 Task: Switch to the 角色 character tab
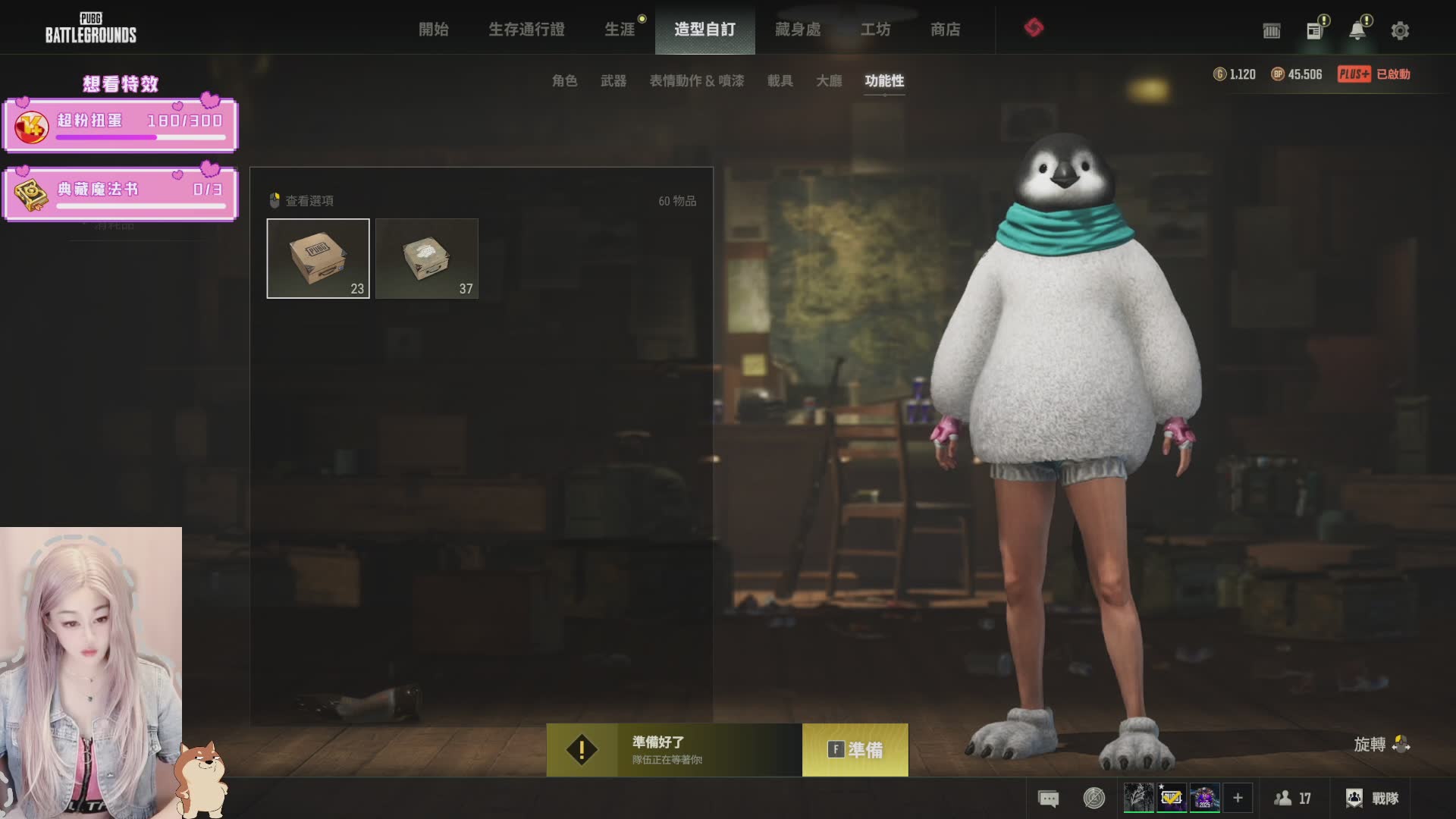564,80
